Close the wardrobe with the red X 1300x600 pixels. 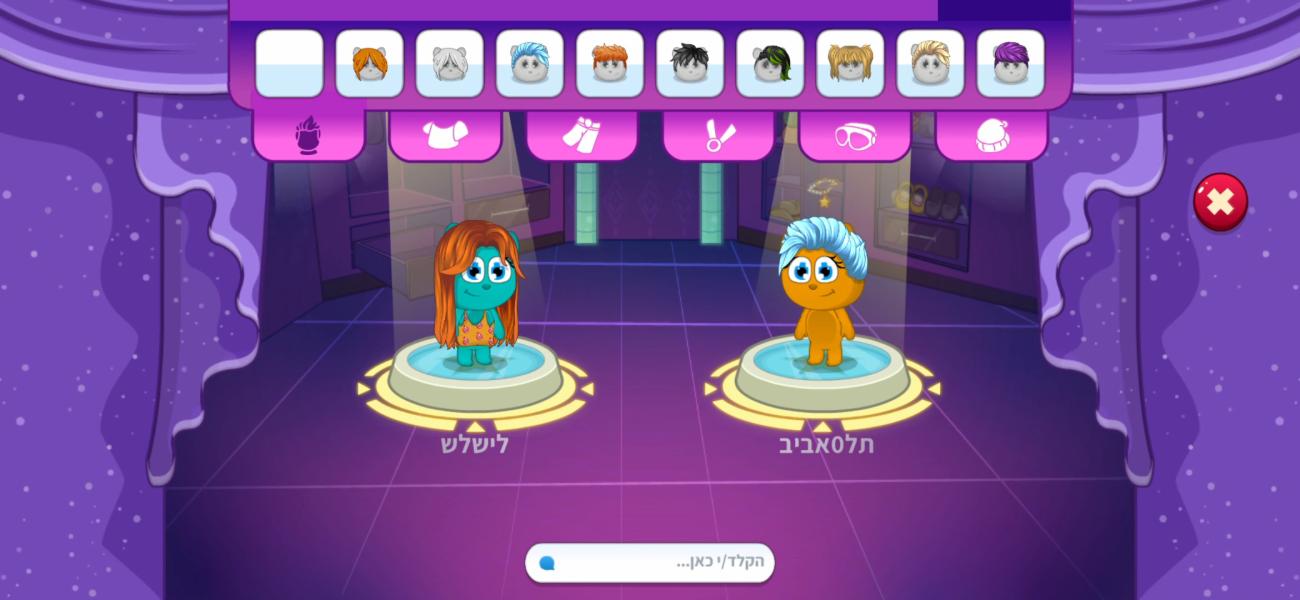(1220, 202)
